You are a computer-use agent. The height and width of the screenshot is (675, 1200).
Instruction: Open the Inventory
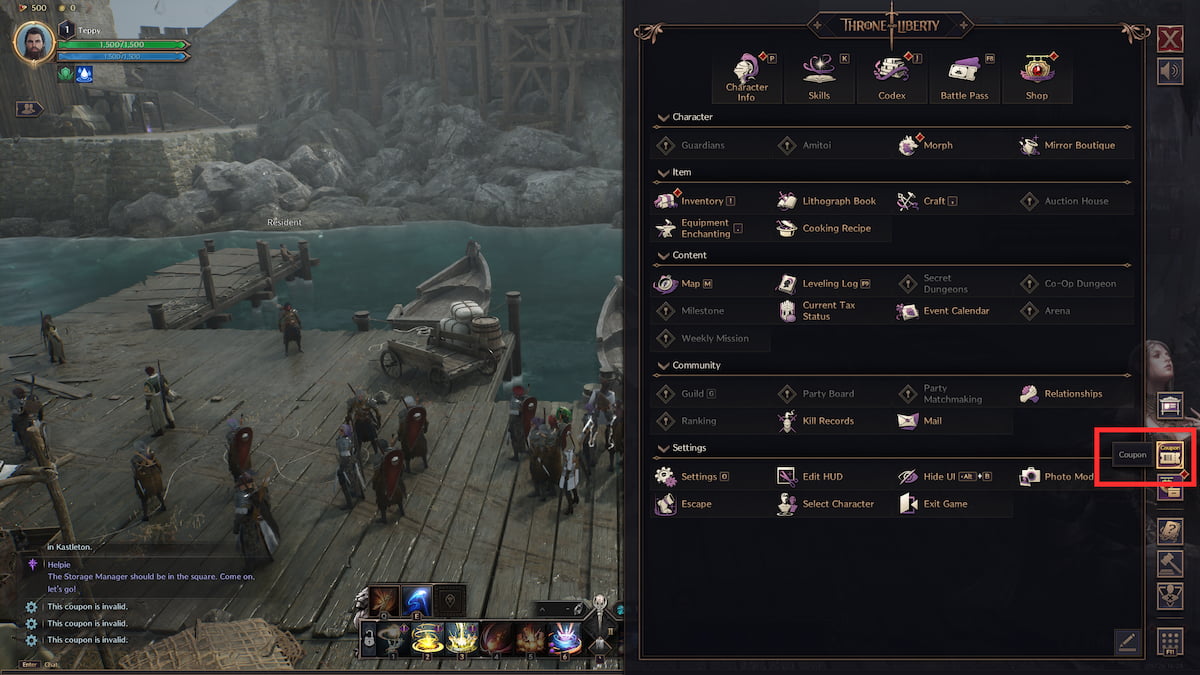click(x=692, y=201)
